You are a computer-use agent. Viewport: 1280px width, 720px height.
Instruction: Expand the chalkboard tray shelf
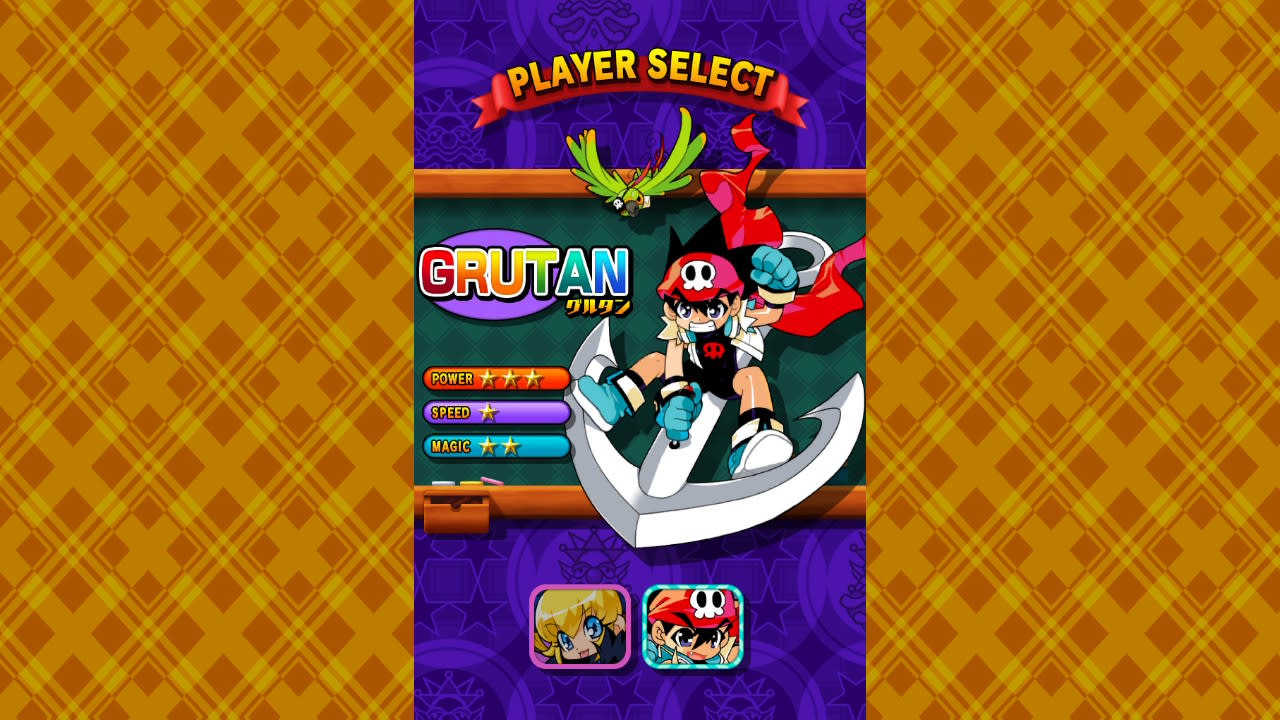pyautogui.click(x=540, y=492)
